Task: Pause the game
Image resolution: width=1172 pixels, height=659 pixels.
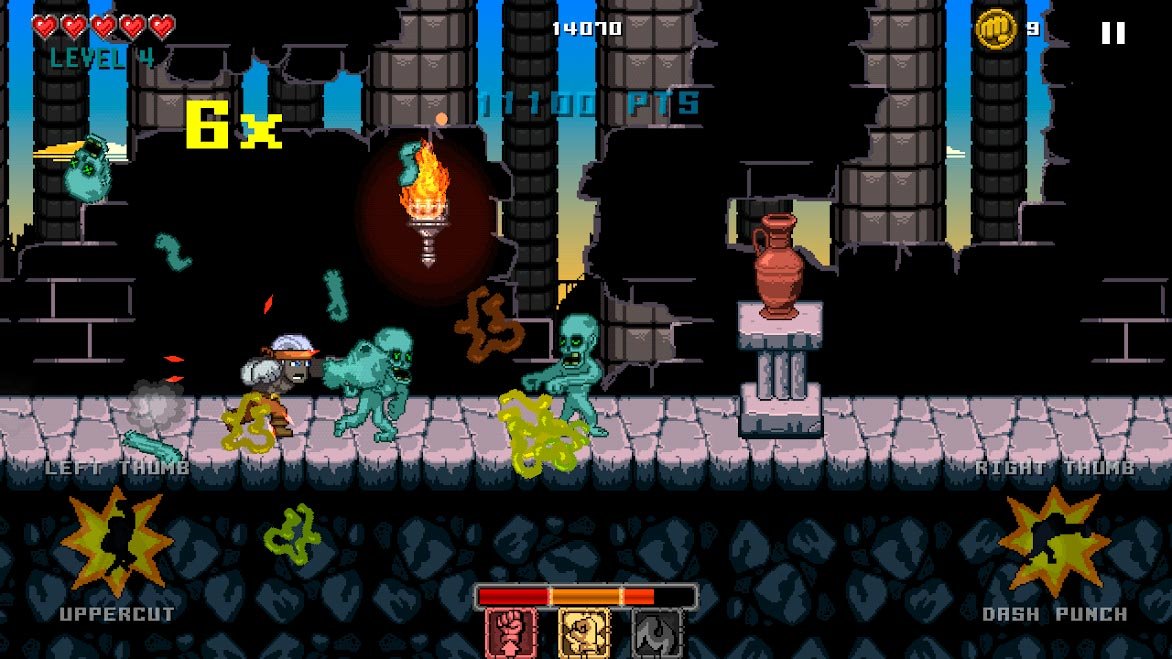Action: point(1113,33)
